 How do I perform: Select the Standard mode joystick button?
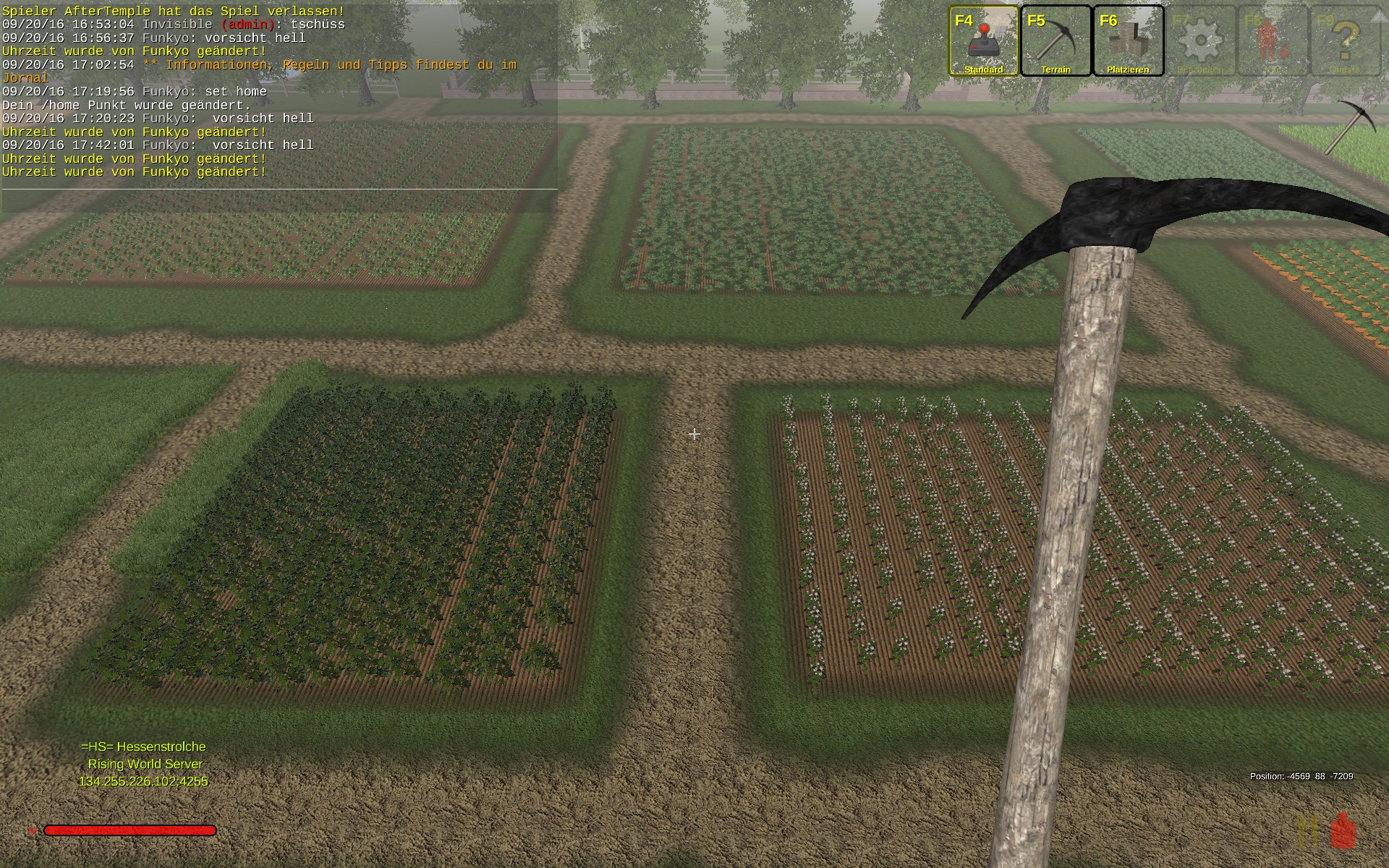[983, 41]
